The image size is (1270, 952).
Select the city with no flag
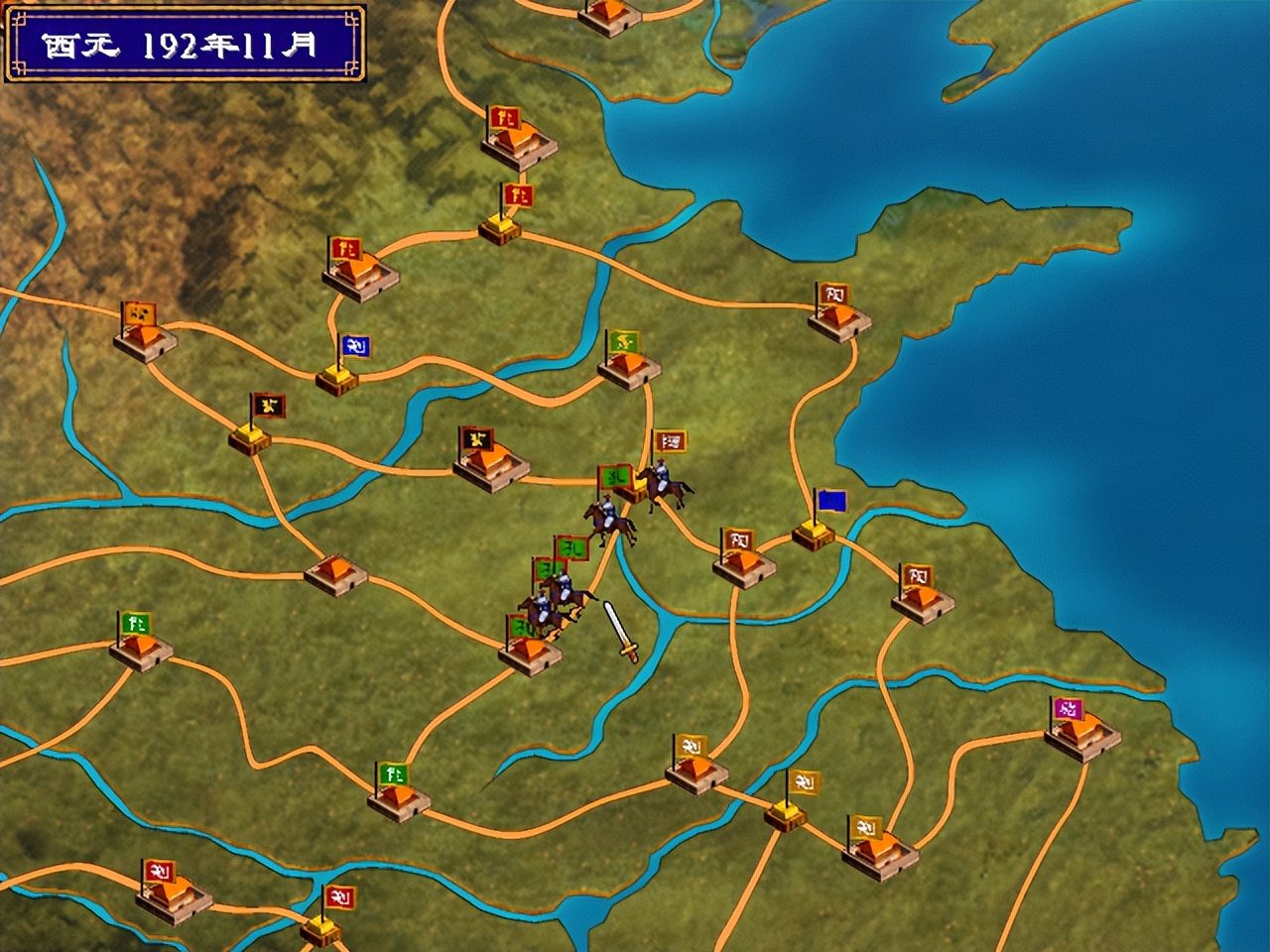[335, 574]
